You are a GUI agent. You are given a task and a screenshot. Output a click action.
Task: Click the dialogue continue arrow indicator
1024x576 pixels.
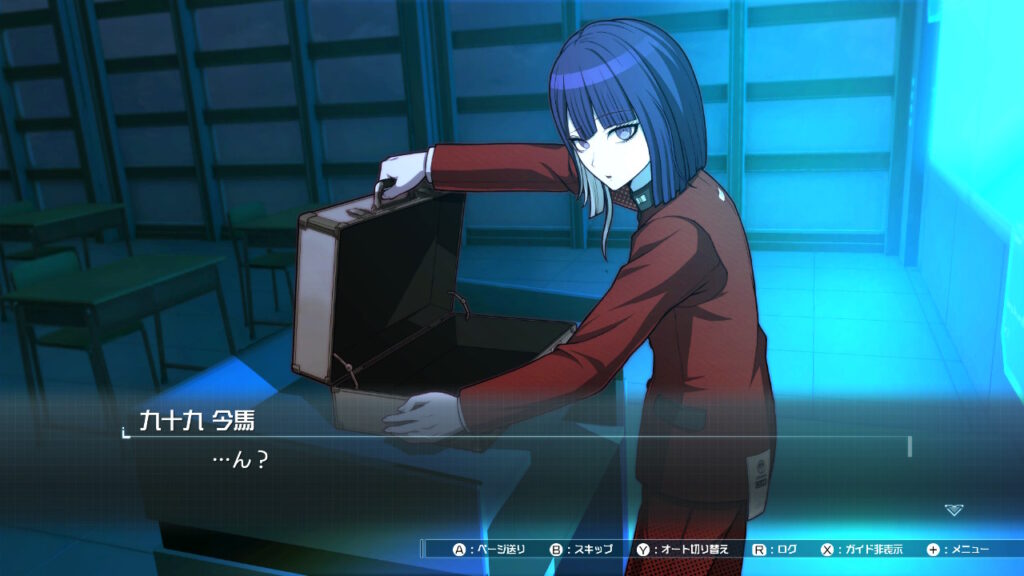[954, 510]
